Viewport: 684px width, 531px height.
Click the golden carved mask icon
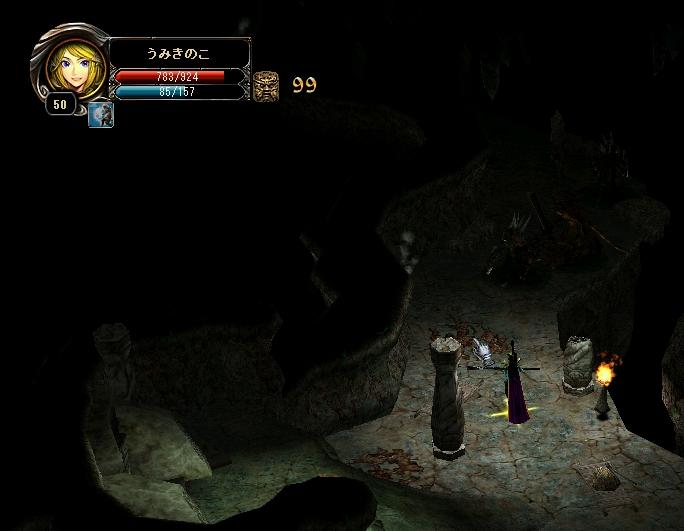click(x=266, y=85)
